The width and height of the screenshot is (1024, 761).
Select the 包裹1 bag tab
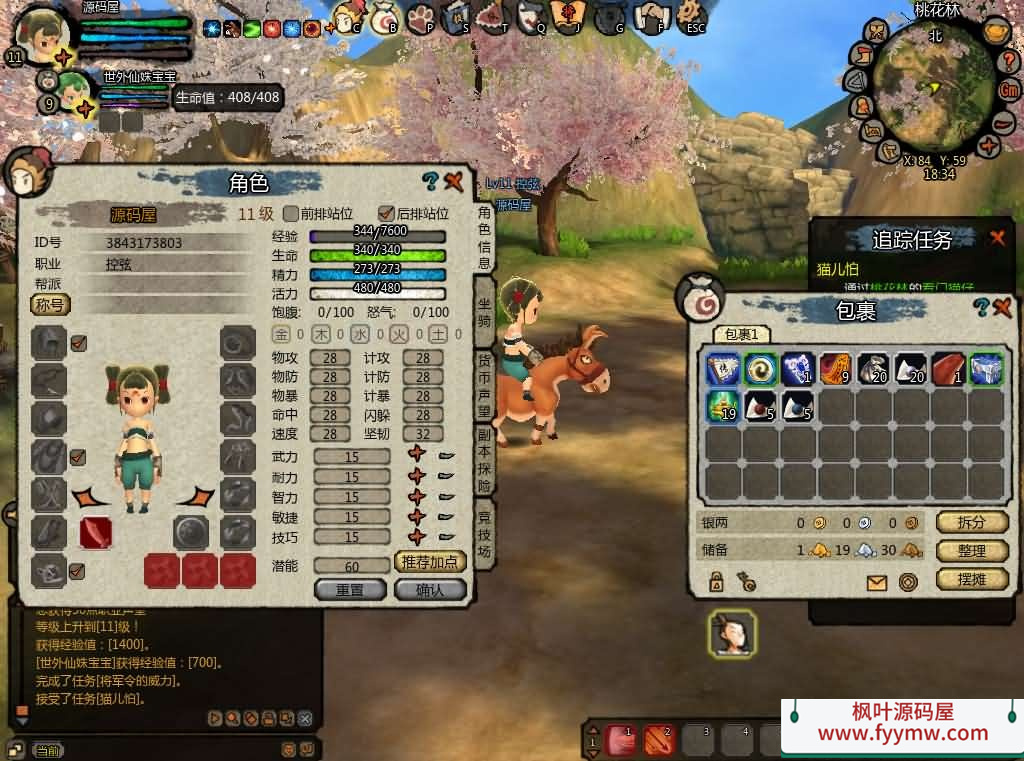click(742, 335)
